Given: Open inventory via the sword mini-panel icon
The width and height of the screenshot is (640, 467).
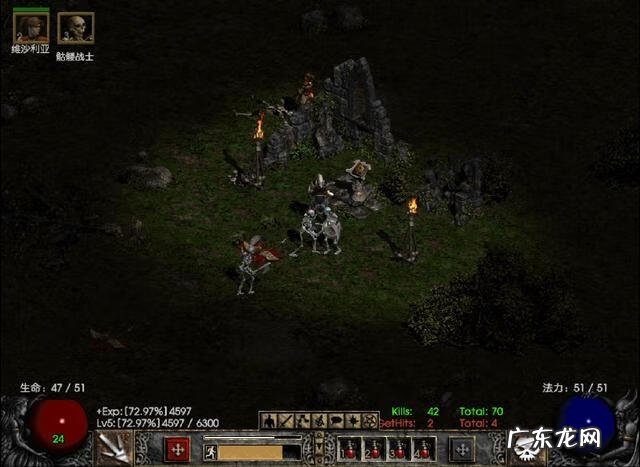Looking at the screenshot, I should coord(286,421).
